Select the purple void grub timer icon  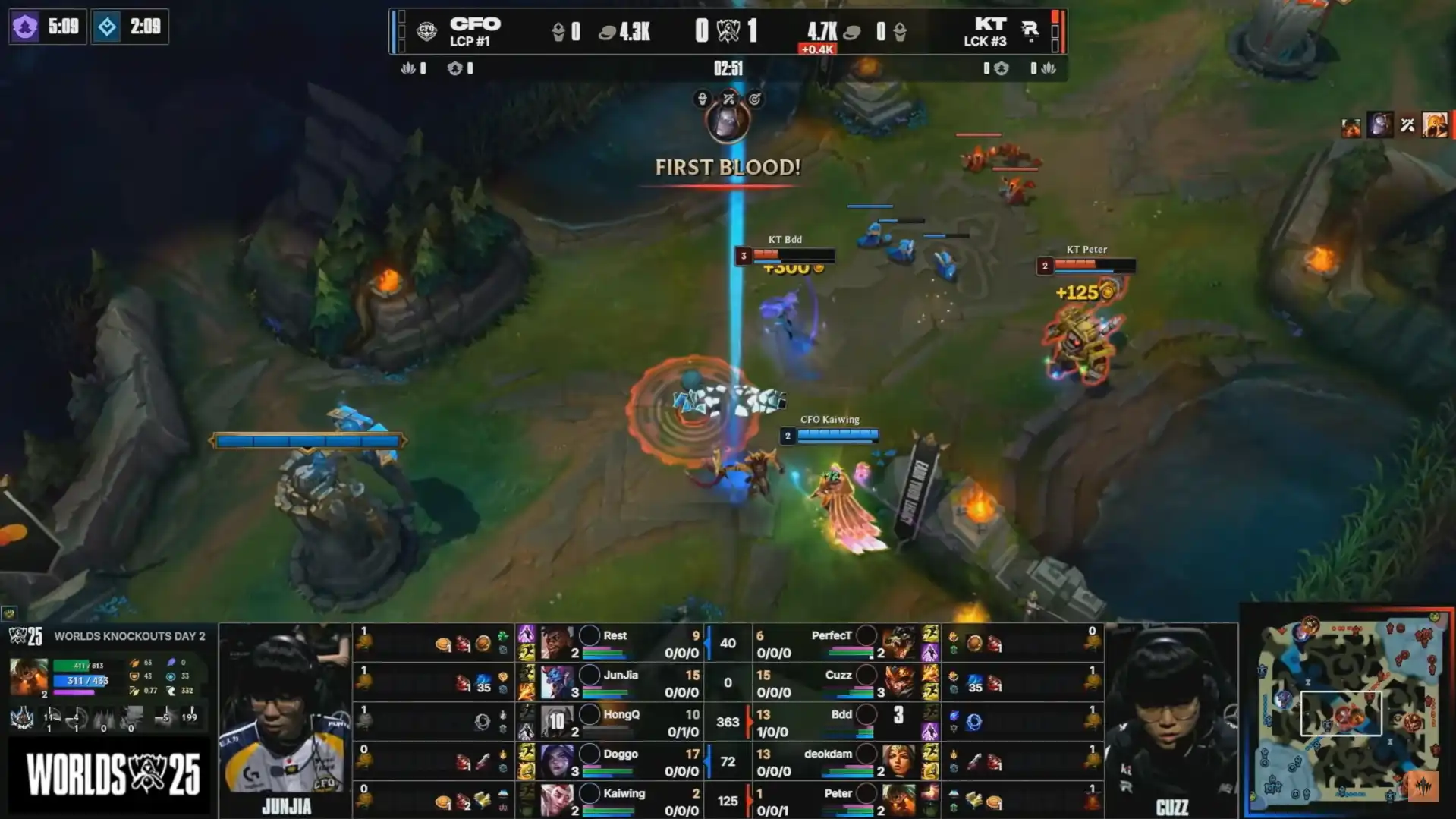(25, 27)
